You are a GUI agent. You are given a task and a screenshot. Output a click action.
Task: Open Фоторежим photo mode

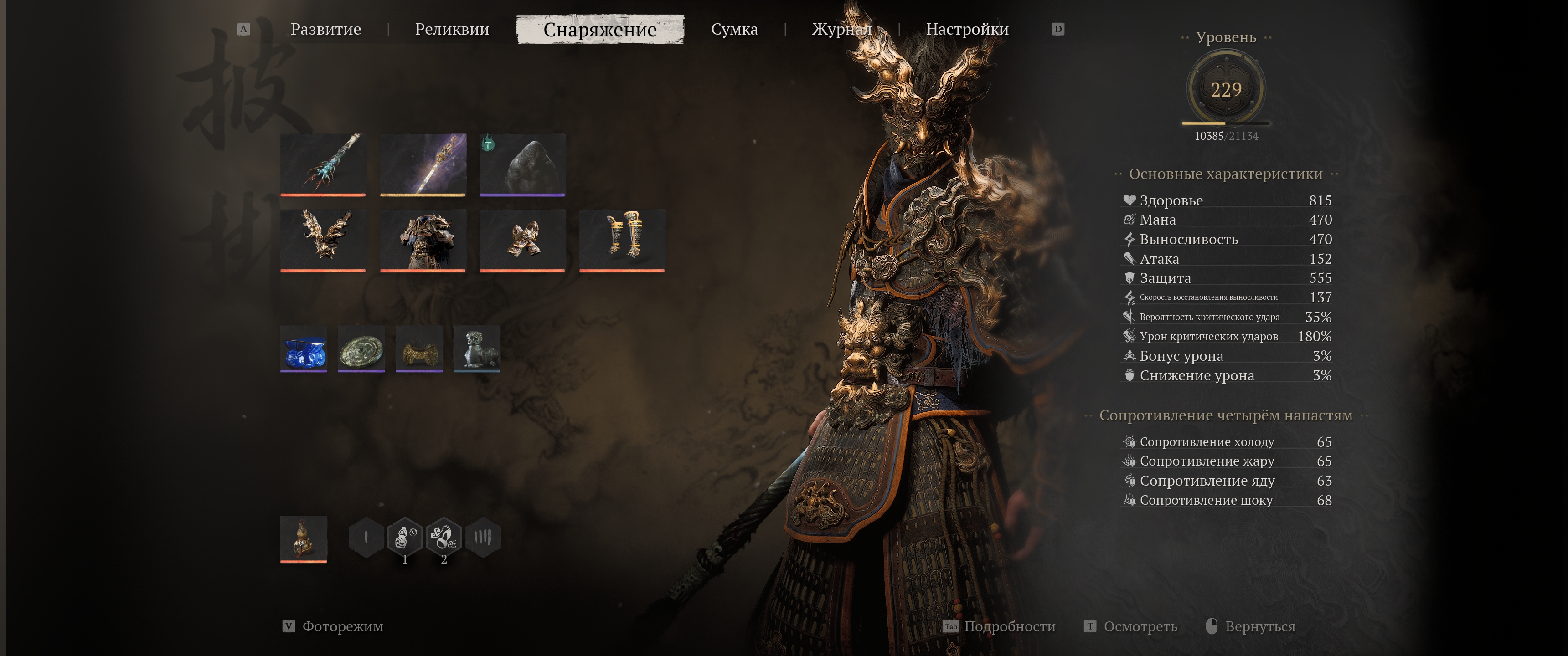pyautogui.click(x=342, y=626)
